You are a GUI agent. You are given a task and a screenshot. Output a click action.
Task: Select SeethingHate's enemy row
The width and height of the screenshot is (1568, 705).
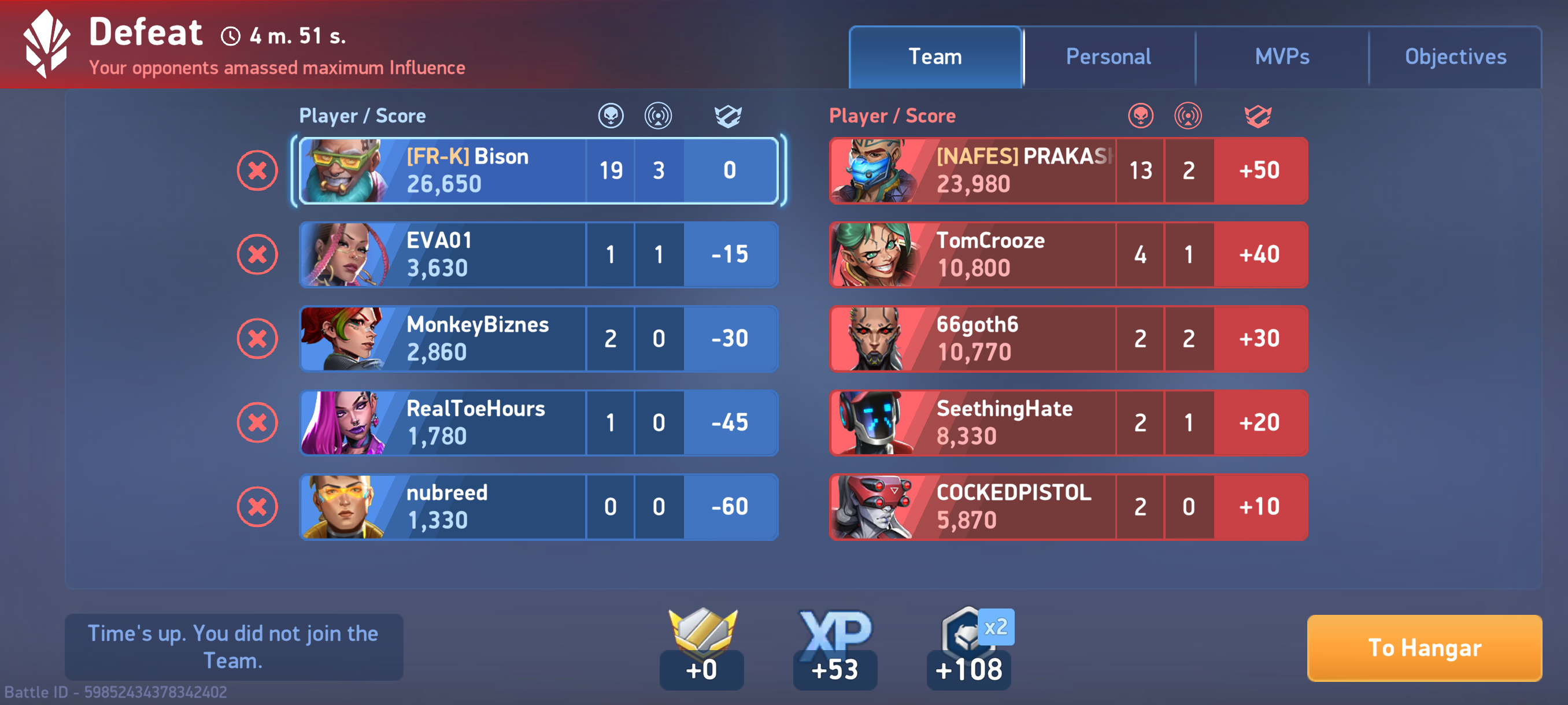point(1068,423)
